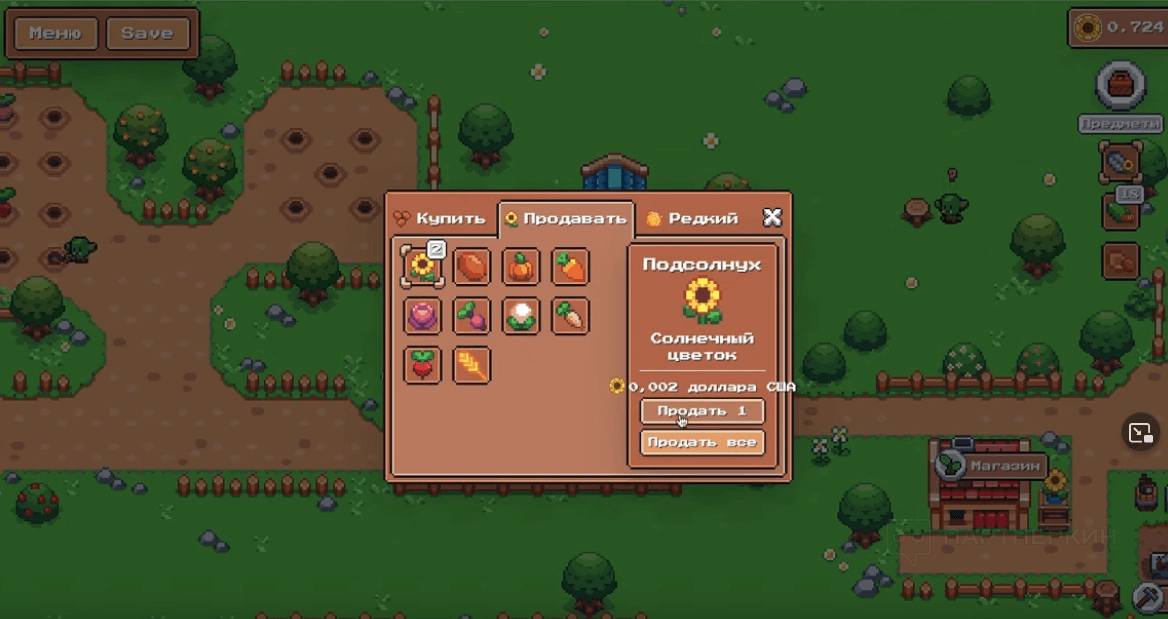This screenshot has height=619, width=1168.
Task: Select the red radish slot
Action: 422,365
